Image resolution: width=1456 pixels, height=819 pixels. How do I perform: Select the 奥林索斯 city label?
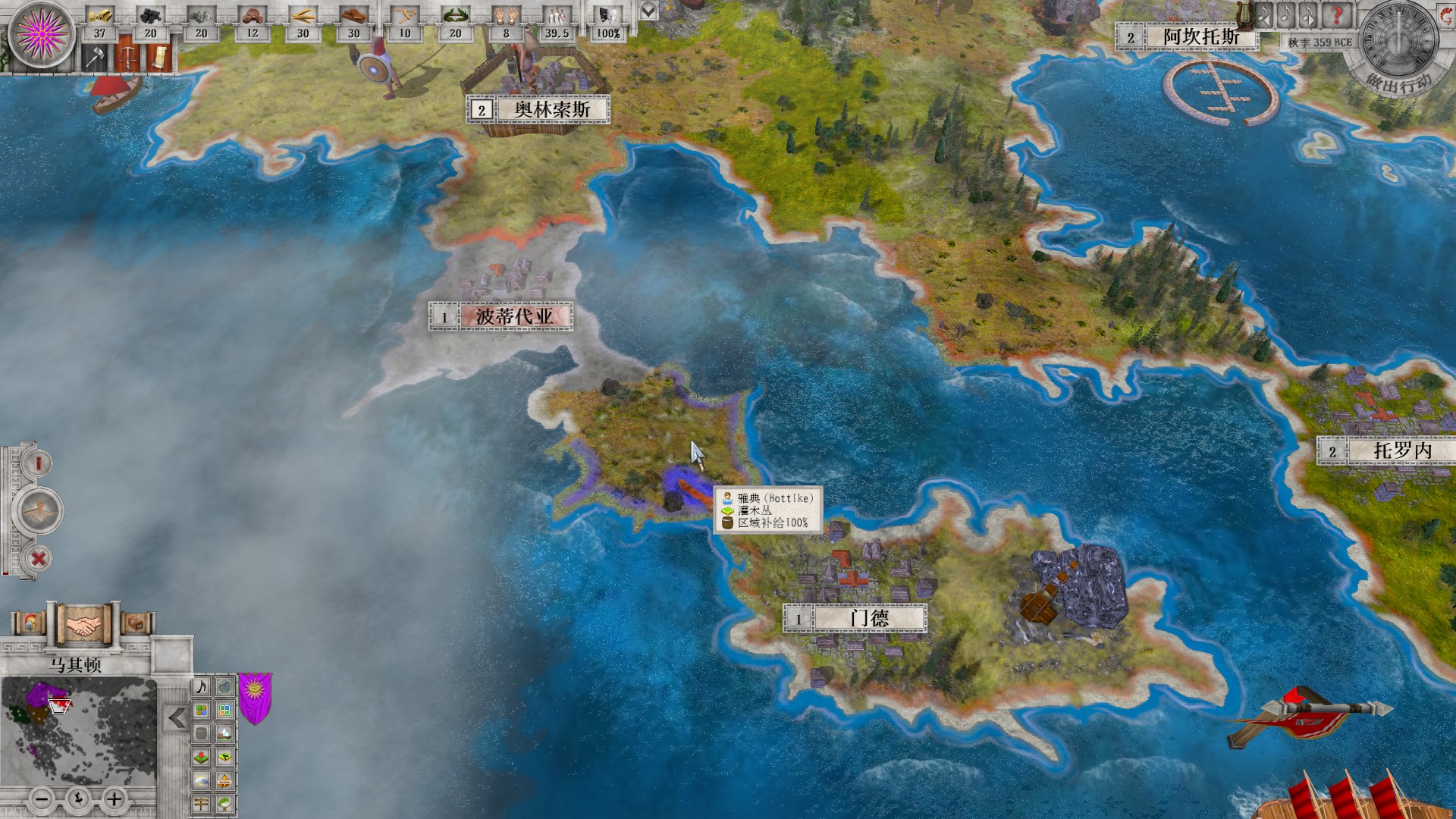click(x=552, y=109)
